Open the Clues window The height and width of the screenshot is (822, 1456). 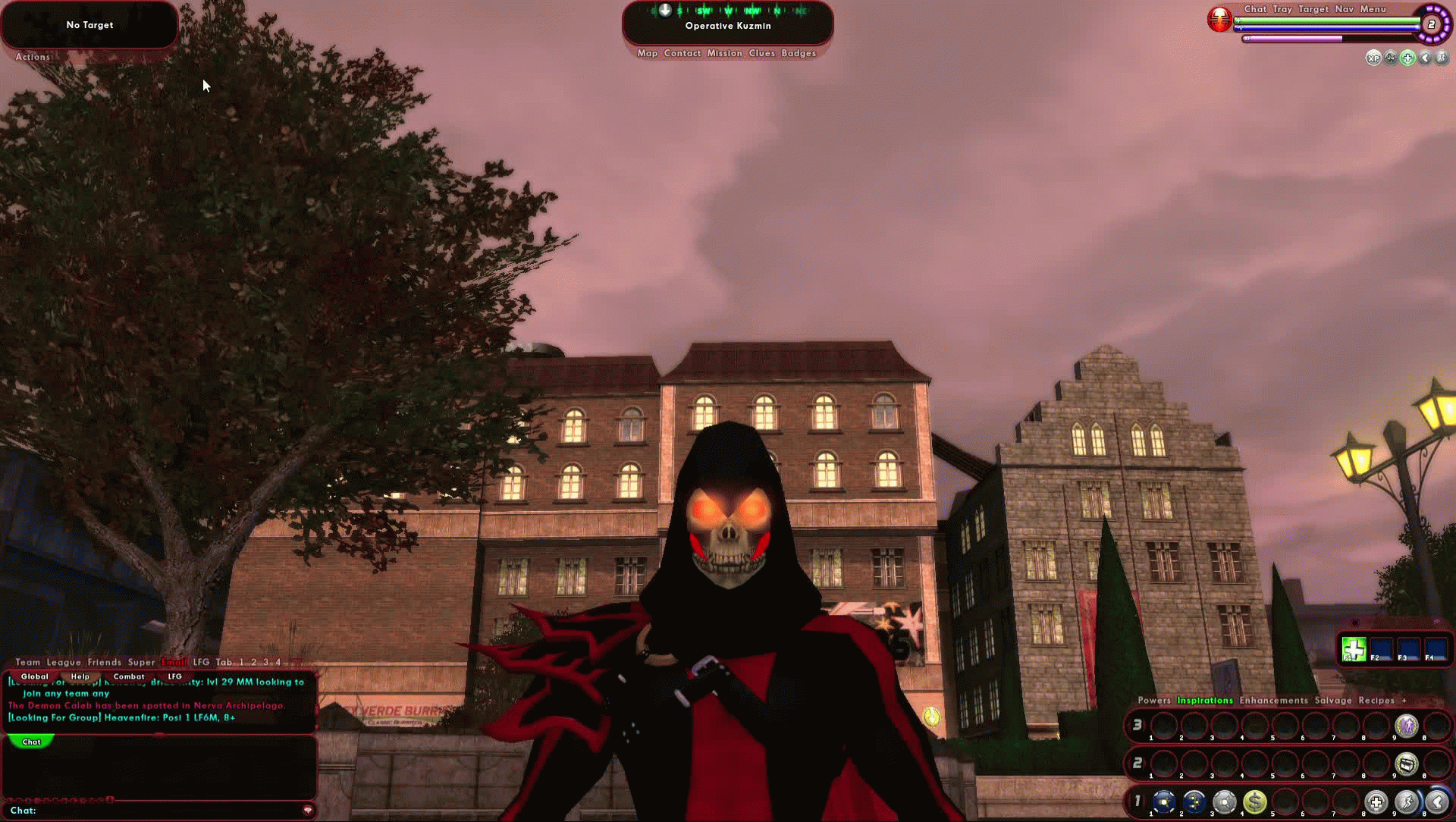click(761, 53)
